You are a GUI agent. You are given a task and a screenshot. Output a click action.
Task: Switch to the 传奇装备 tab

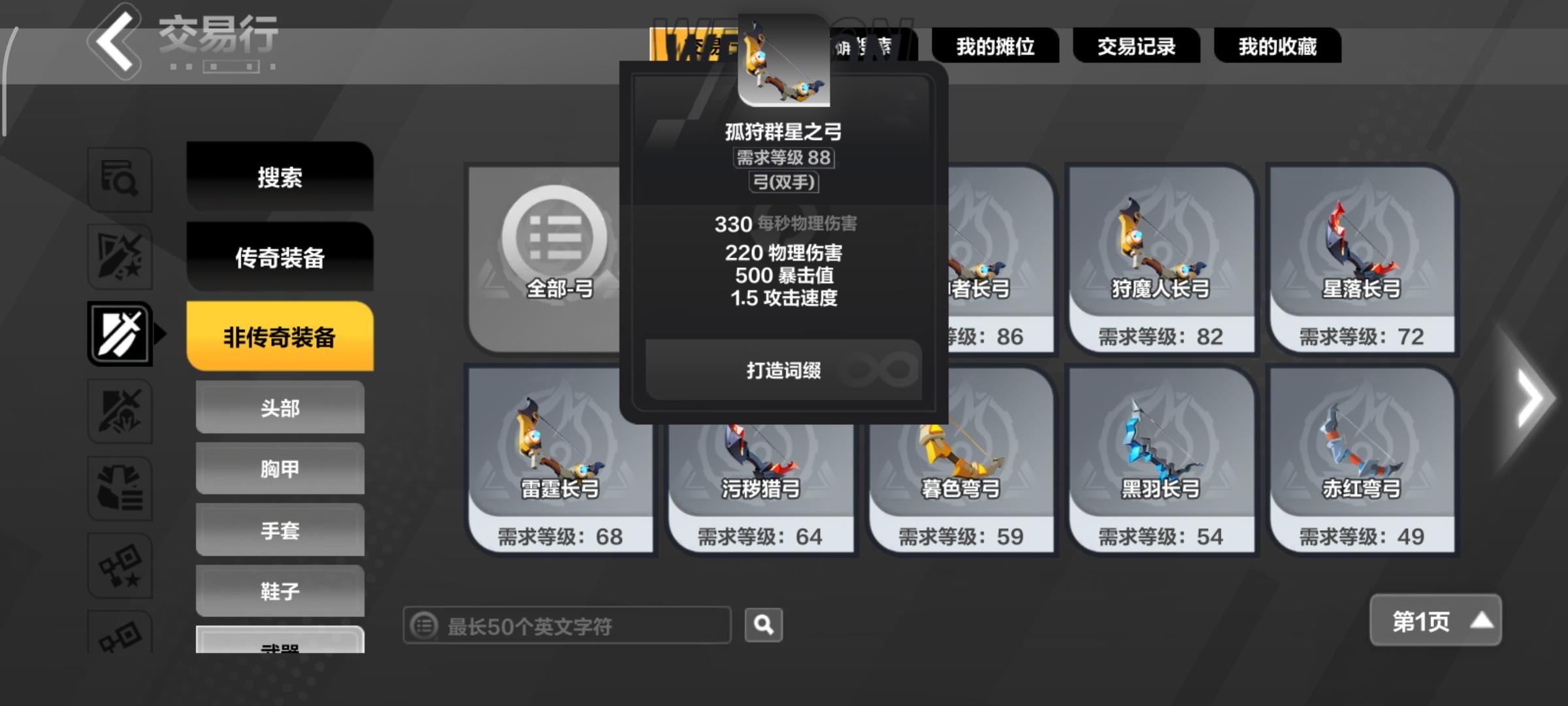click(280, 257)
